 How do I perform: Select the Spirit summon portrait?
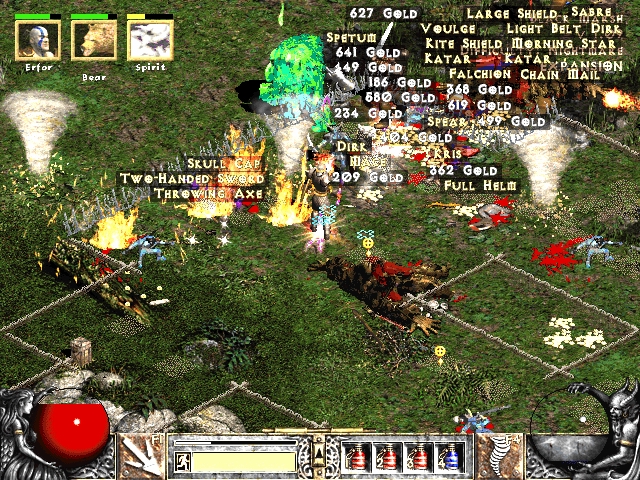pyautogui.click(x=150, y=40)
